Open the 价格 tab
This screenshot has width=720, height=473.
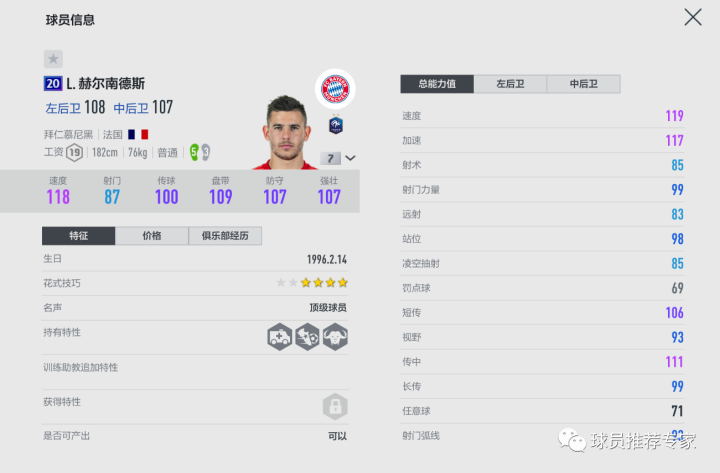coord(152,236)
